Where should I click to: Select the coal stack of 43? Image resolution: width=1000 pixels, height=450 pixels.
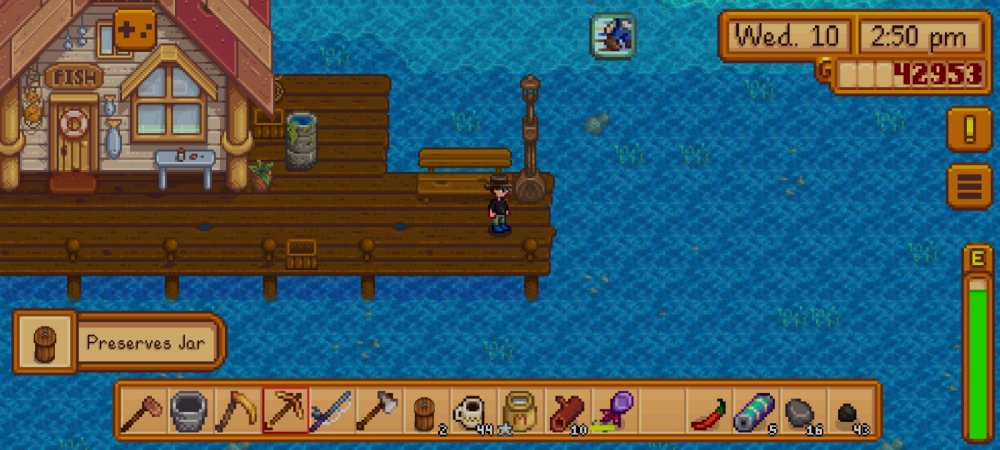click(x=848, y=410)
